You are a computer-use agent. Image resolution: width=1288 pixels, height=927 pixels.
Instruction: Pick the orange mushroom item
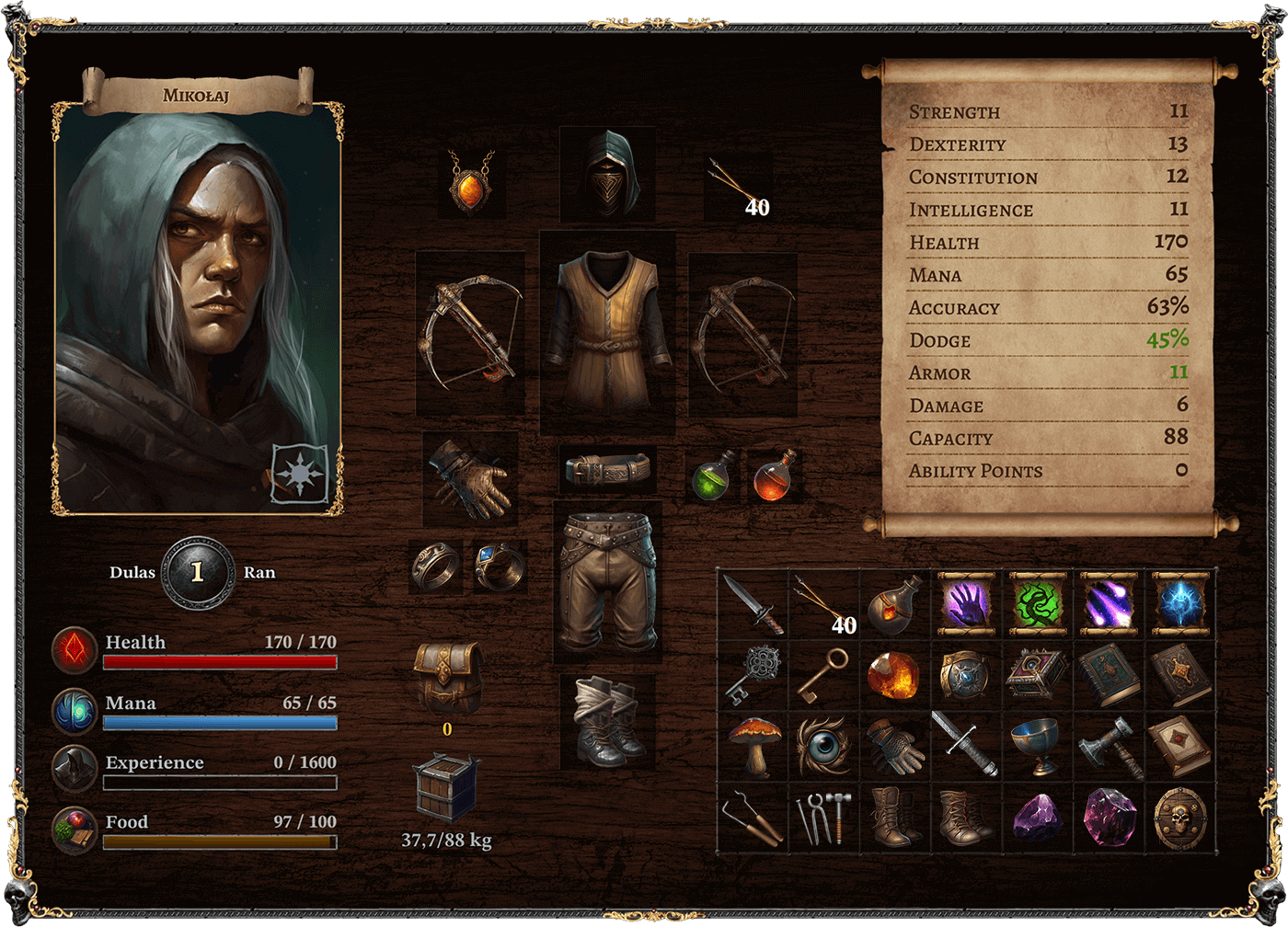(x=754, y=745)
